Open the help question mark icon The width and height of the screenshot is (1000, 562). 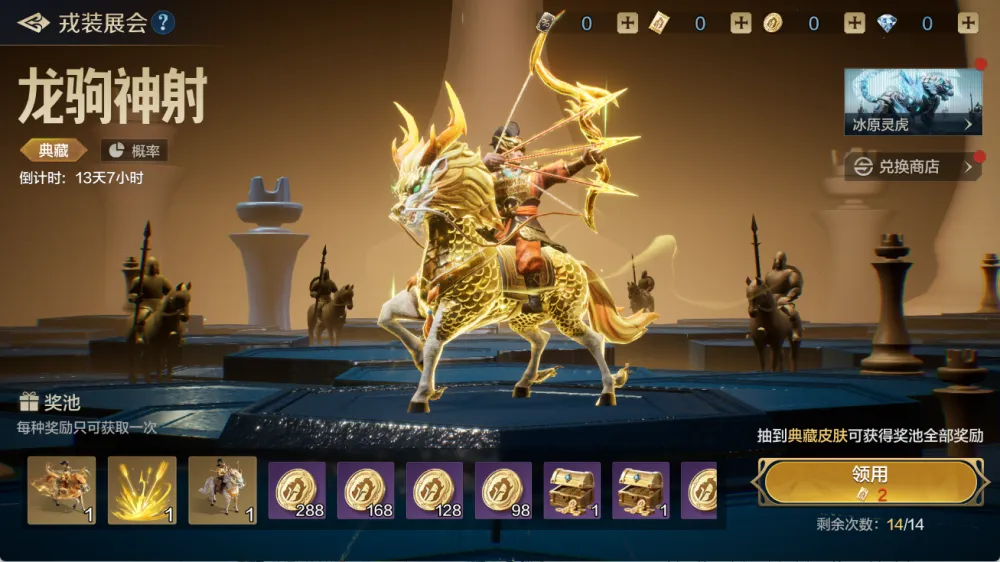pos(163,22)
